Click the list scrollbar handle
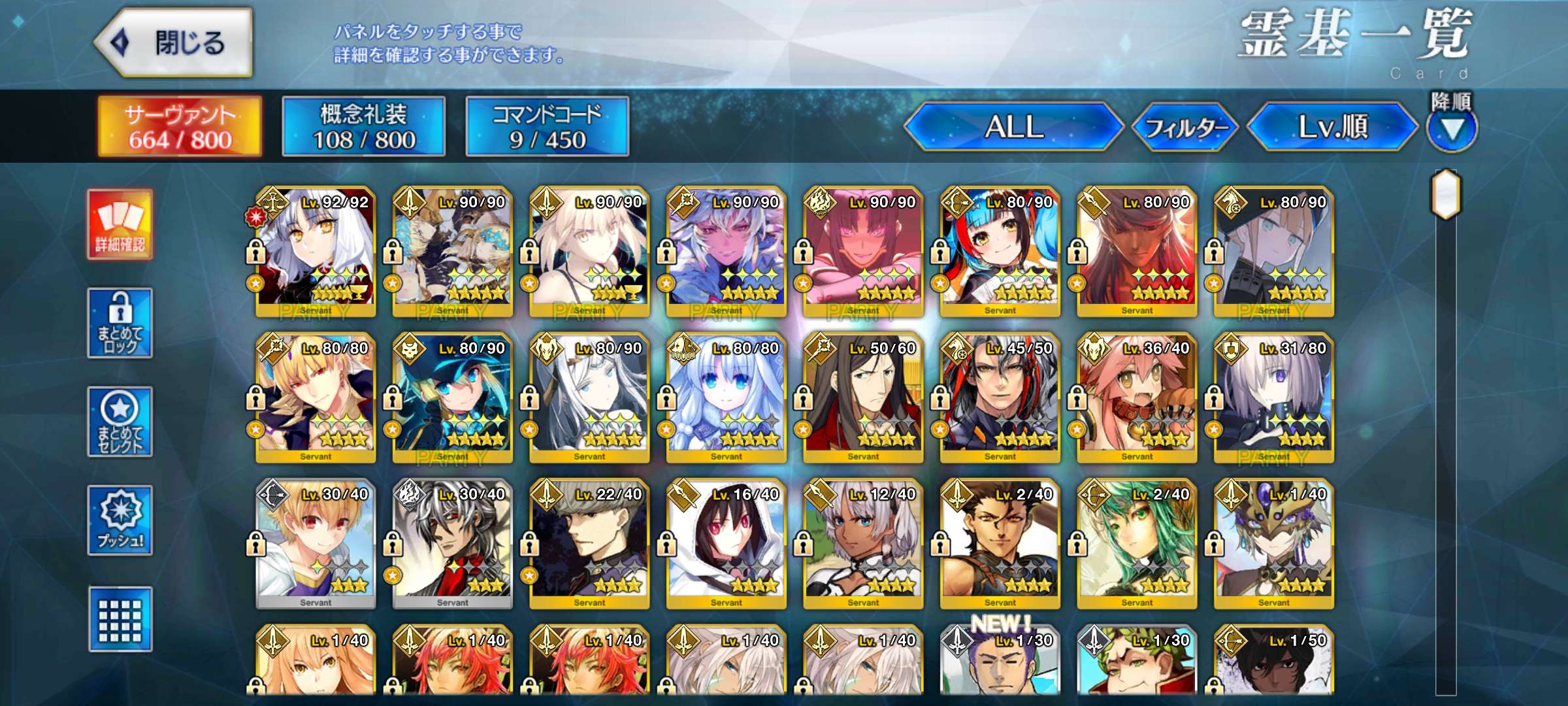Screen dimensions: 1568x706 pyautogui.click(x=1446, y=194)
